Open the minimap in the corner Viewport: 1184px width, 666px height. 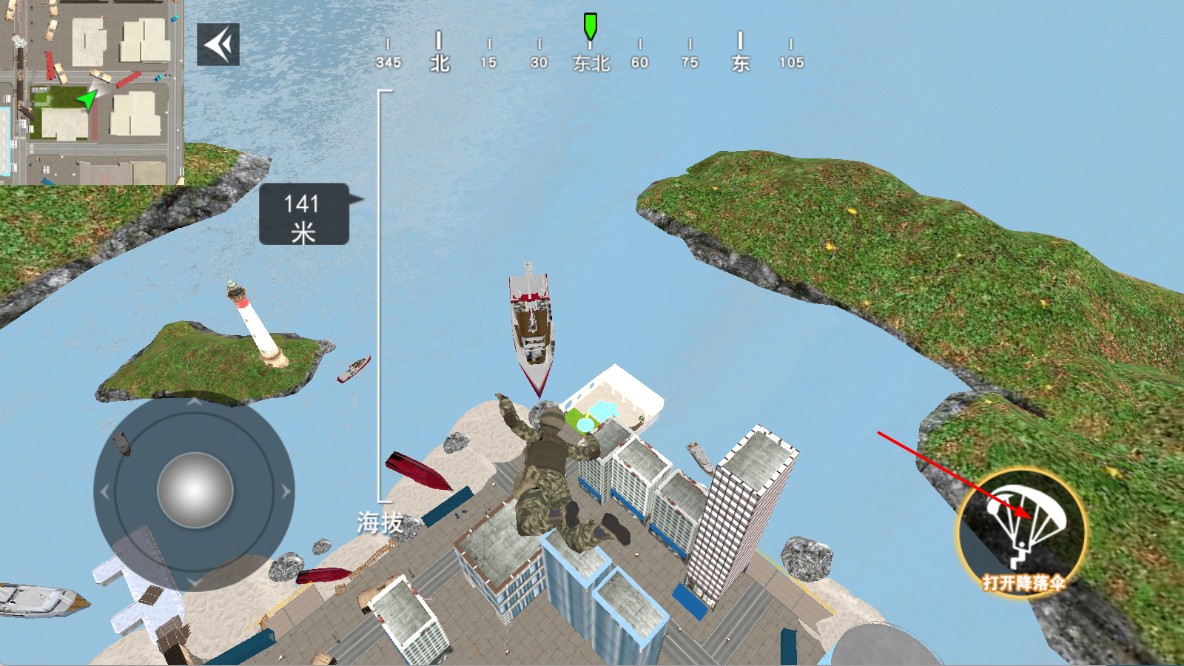click(x=91, y=92)
